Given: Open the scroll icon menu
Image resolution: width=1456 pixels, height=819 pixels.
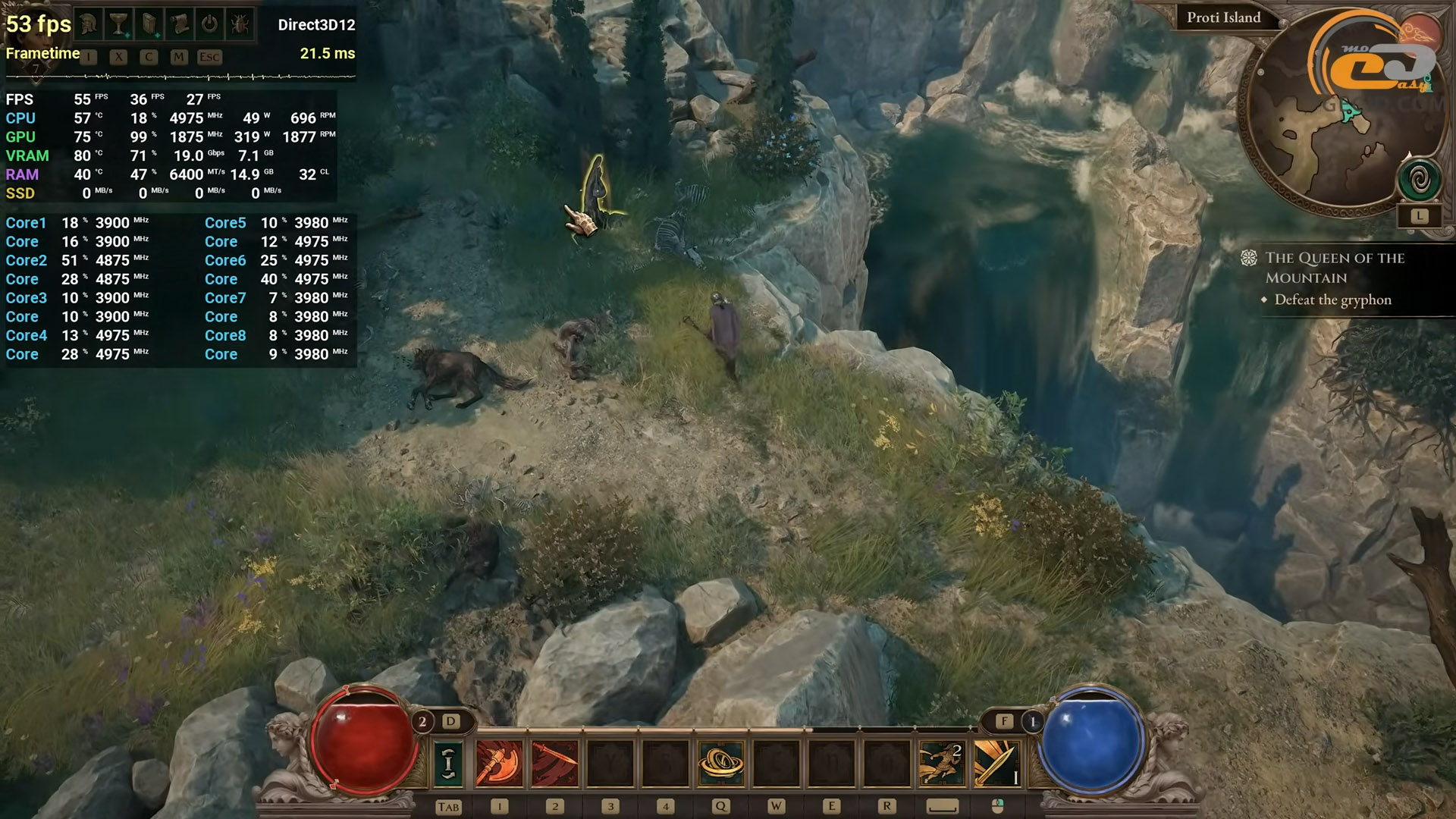Looking at the screenshot, I should [x=180, y=24].
